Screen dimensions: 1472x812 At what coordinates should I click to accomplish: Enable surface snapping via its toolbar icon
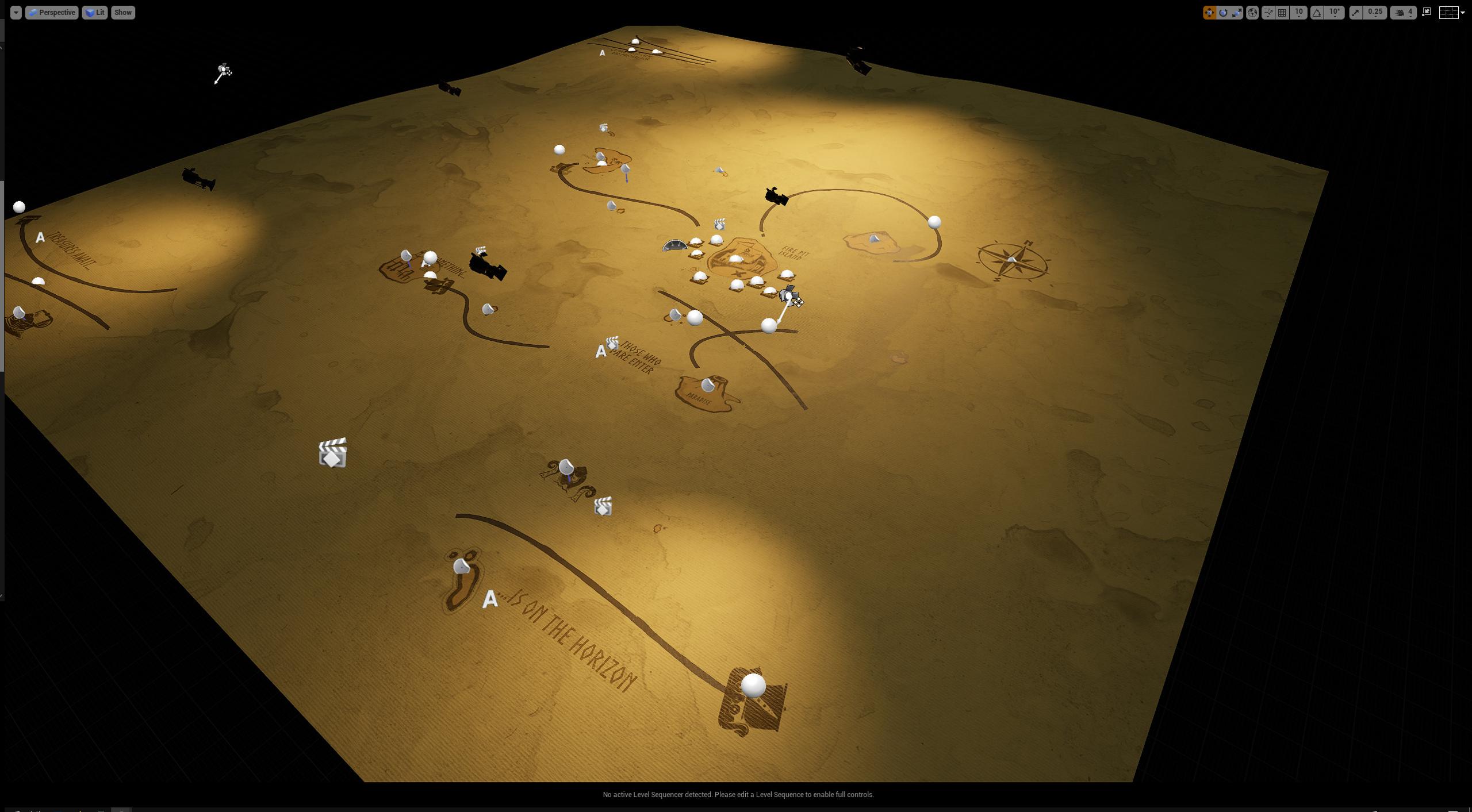[x=1267, y=13]
